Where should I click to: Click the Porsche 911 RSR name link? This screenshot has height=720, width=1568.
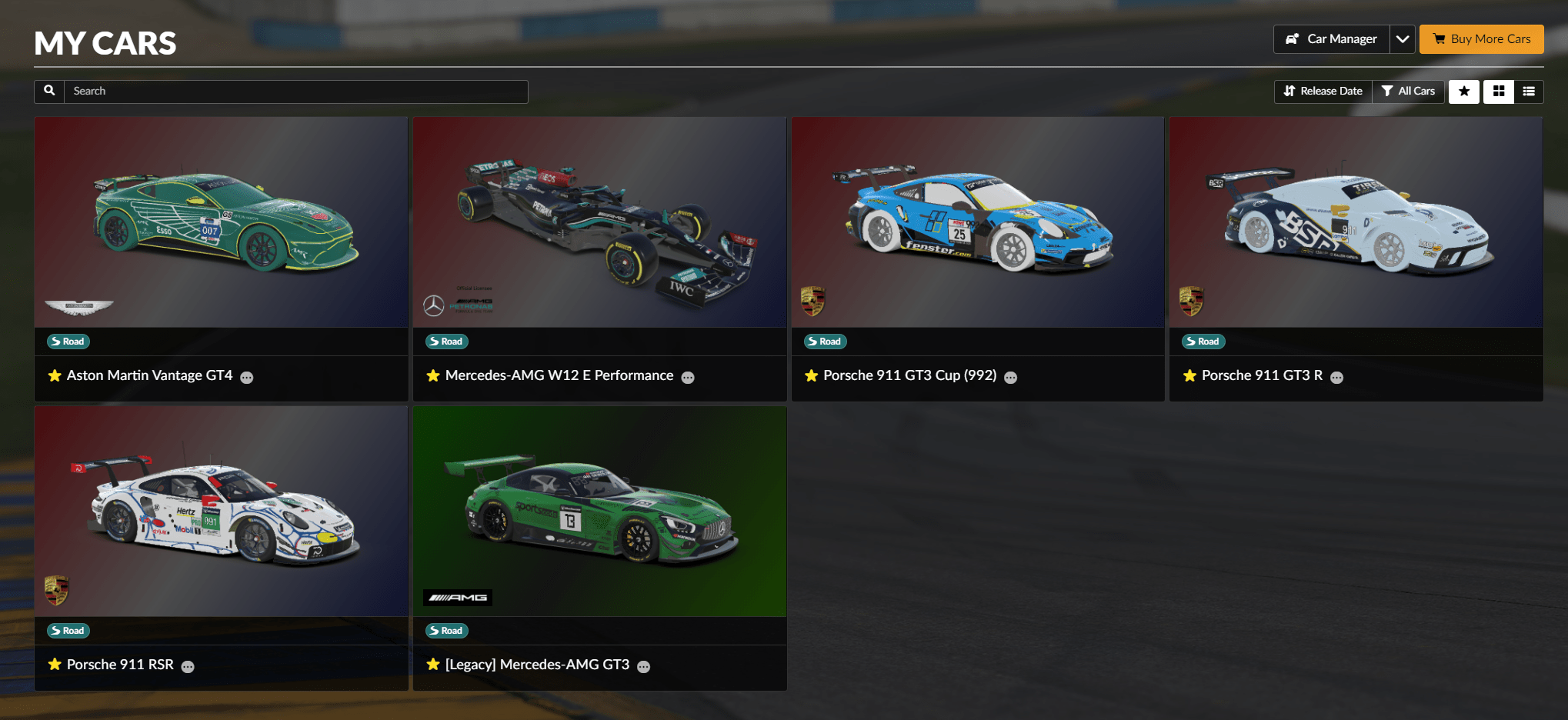pos(120,665)
